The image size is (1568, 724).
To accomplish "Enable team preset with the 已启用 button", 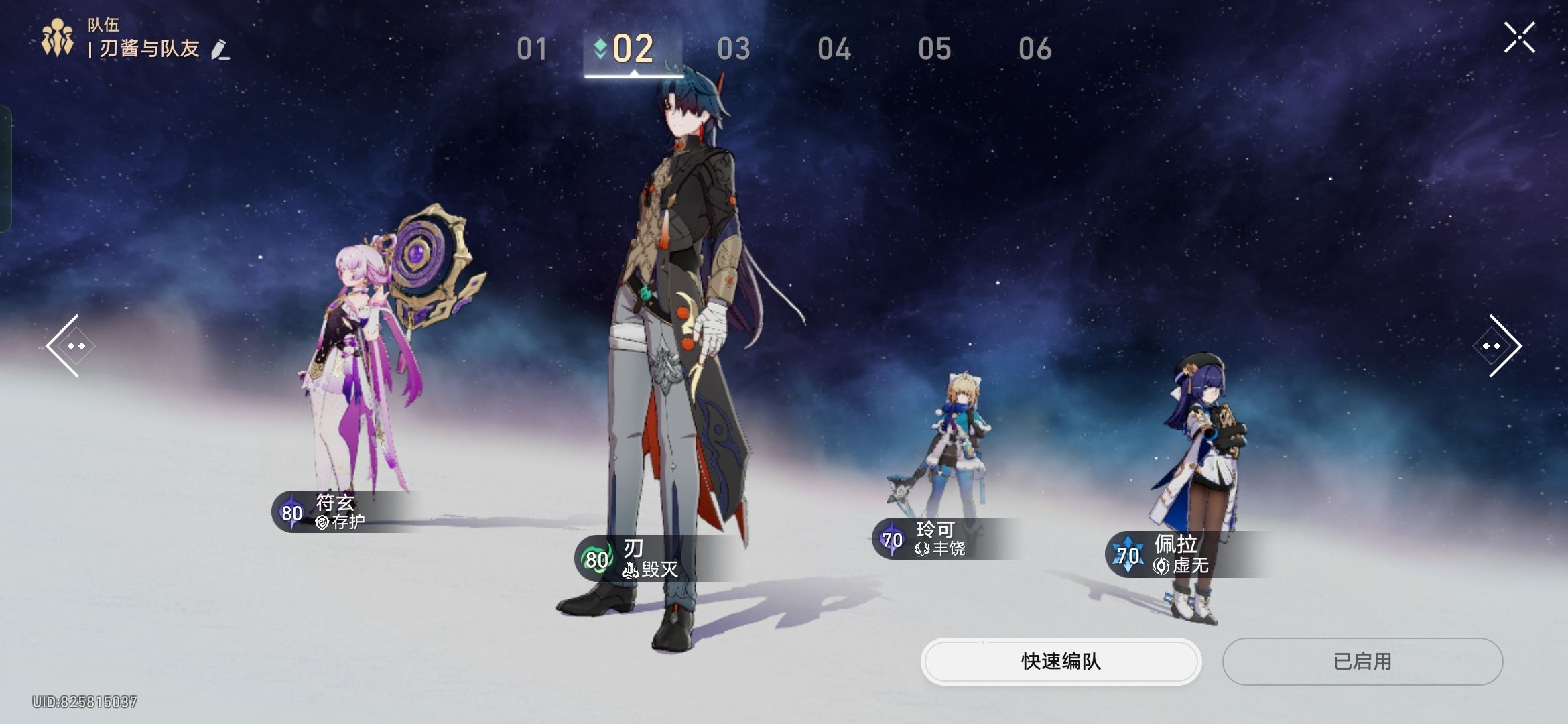I will pyautogui.click(x=1363, y=661).
